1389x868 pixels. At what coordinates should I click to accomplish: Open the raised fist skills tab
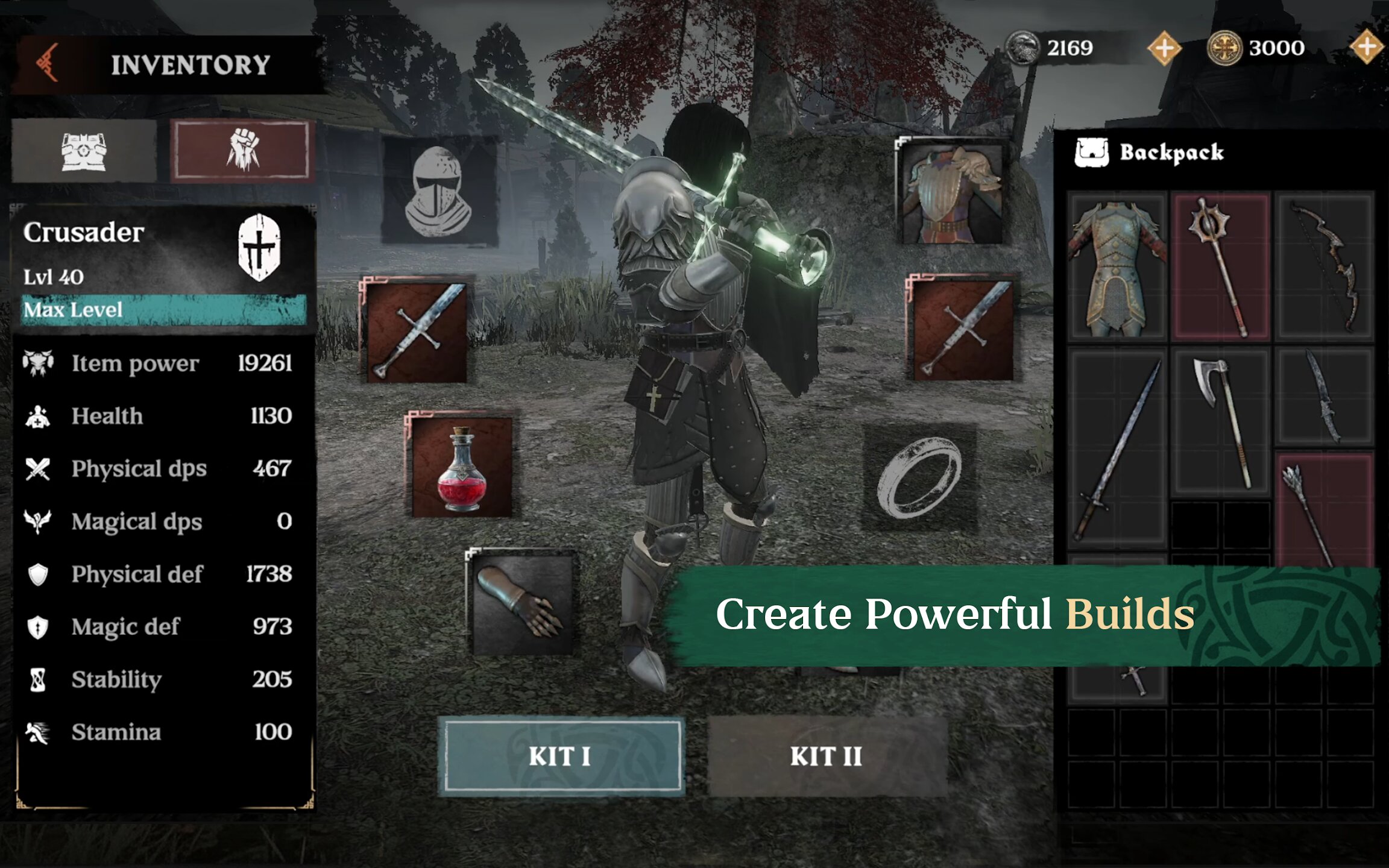242,151
